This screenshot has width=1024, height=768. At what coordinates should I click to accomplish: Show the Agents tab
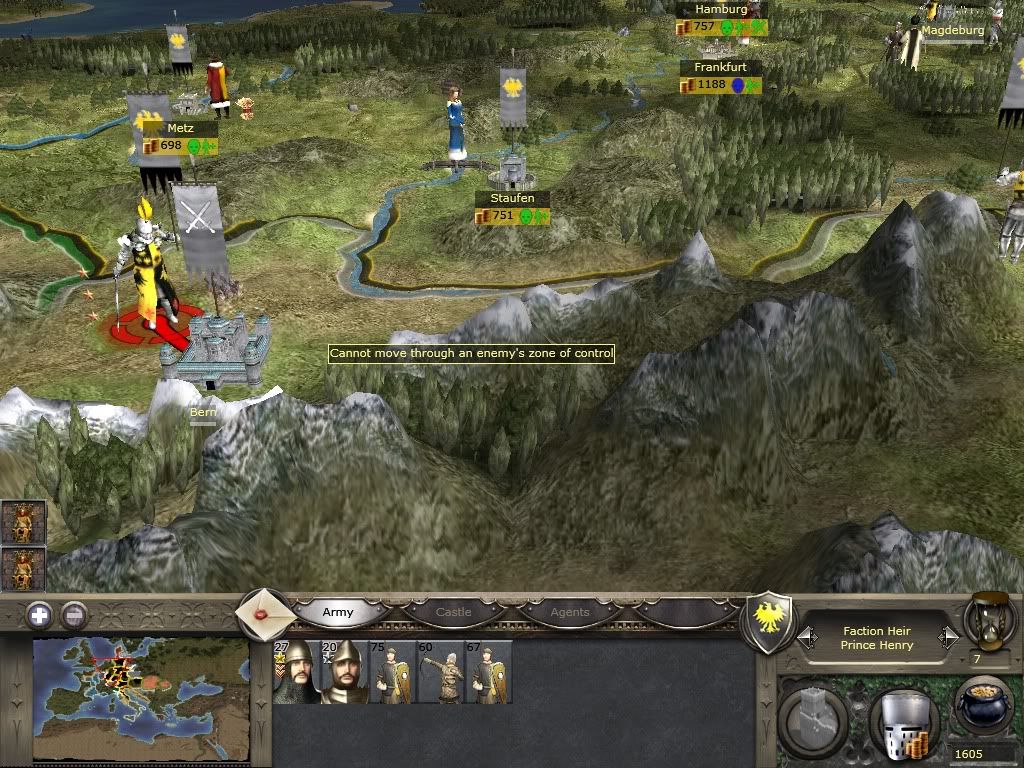tap(570, 612)
